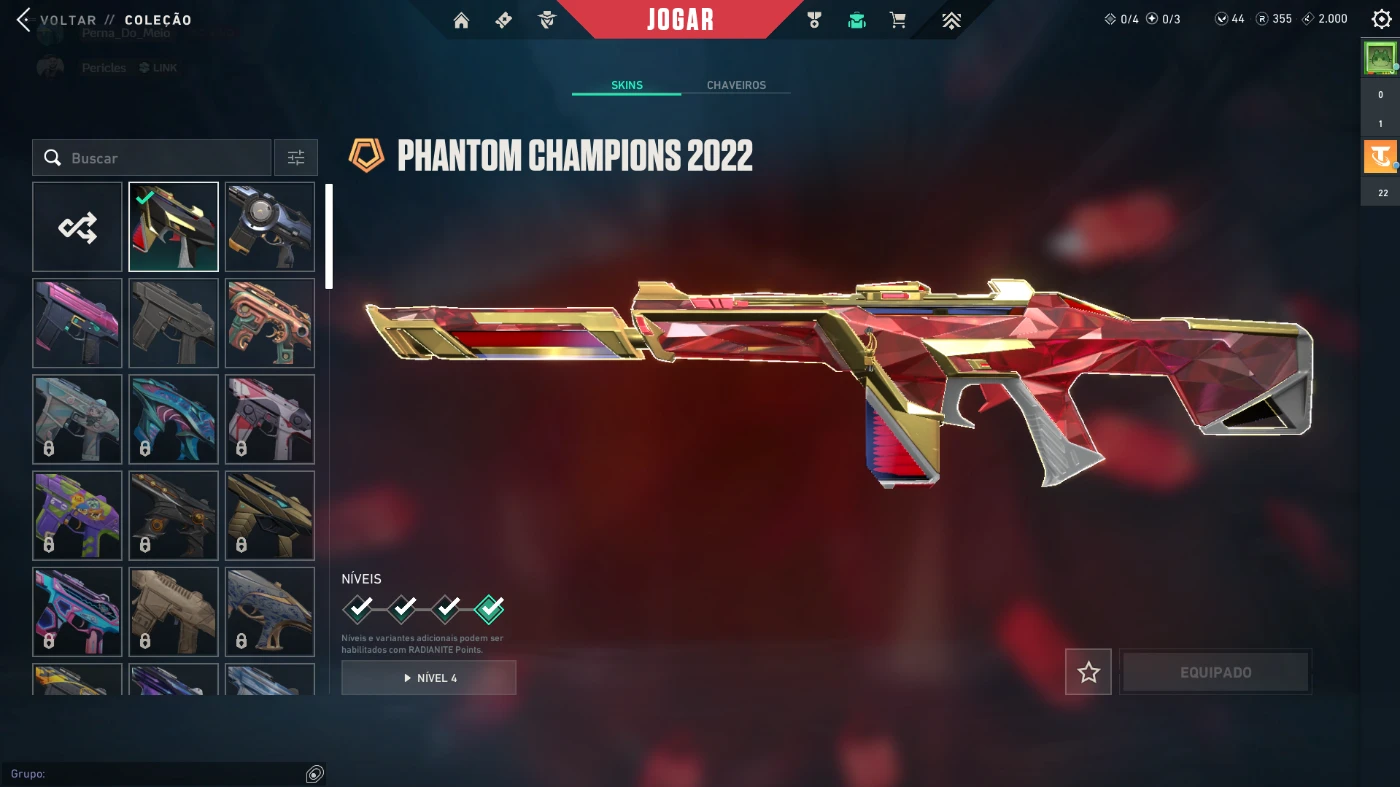The image size is (1400, 787).
Task: Favorite this skin with the star button
Action: pyautogui.click(x=1088, y=673)
